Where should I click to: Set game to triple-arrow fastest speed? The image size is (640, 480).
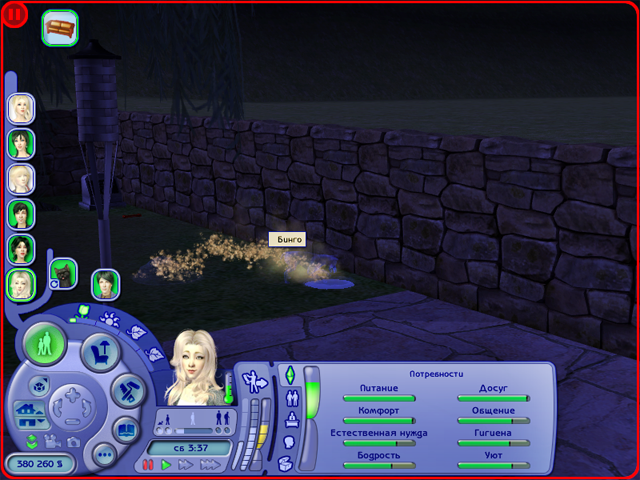pos(209,465)
